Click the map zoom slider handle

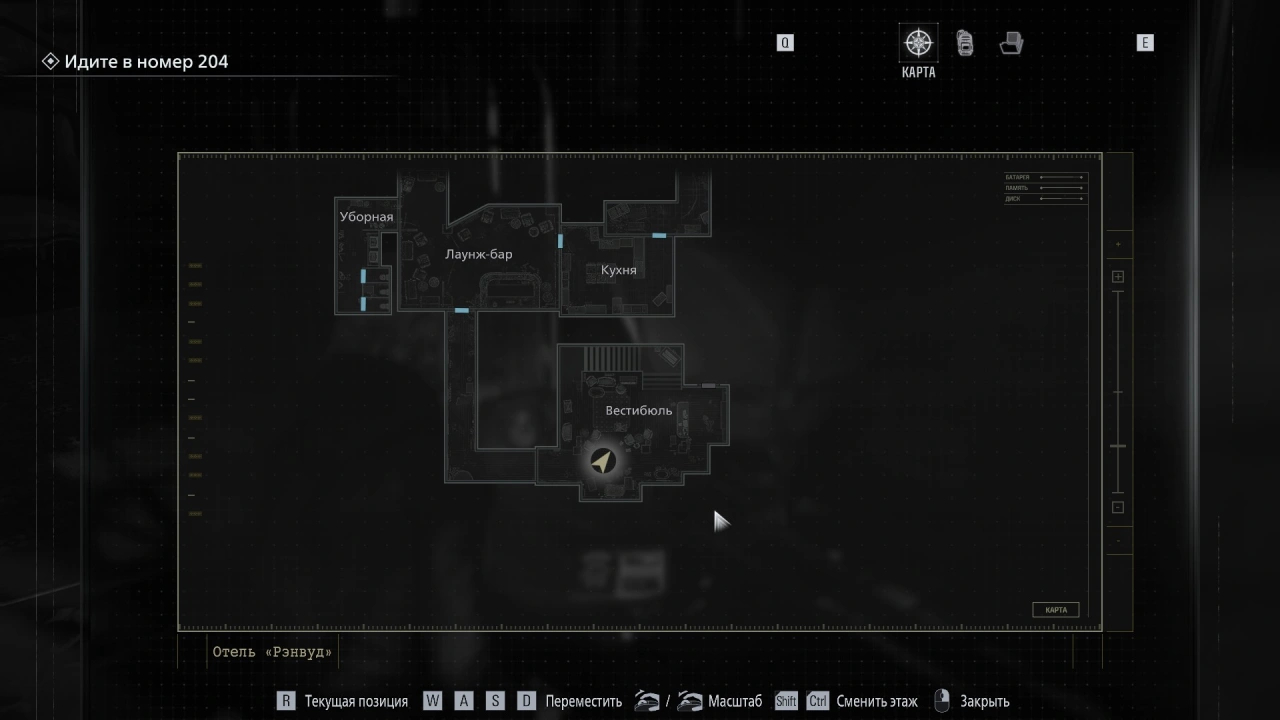click(1118, 446)
